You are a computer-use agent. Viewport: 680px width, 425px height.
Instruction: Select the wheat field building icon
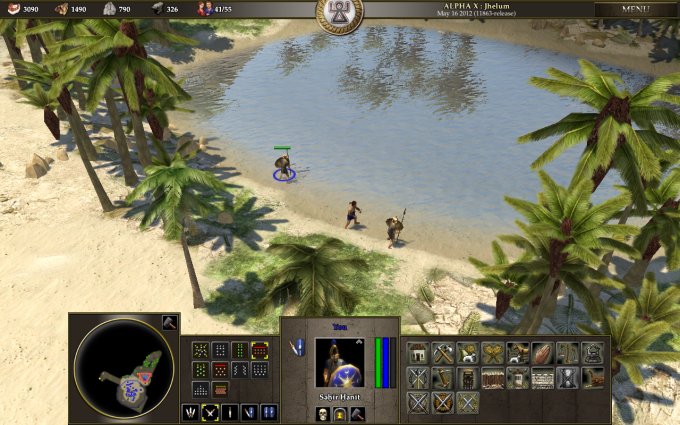(x=493, y=353)
